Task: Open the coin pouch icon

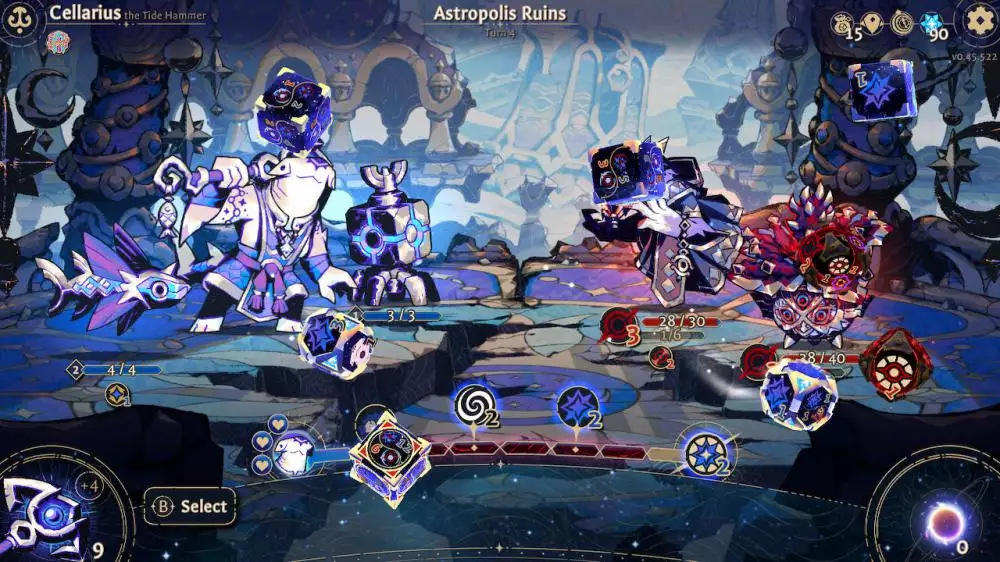Action: click(x=843, y=22)
